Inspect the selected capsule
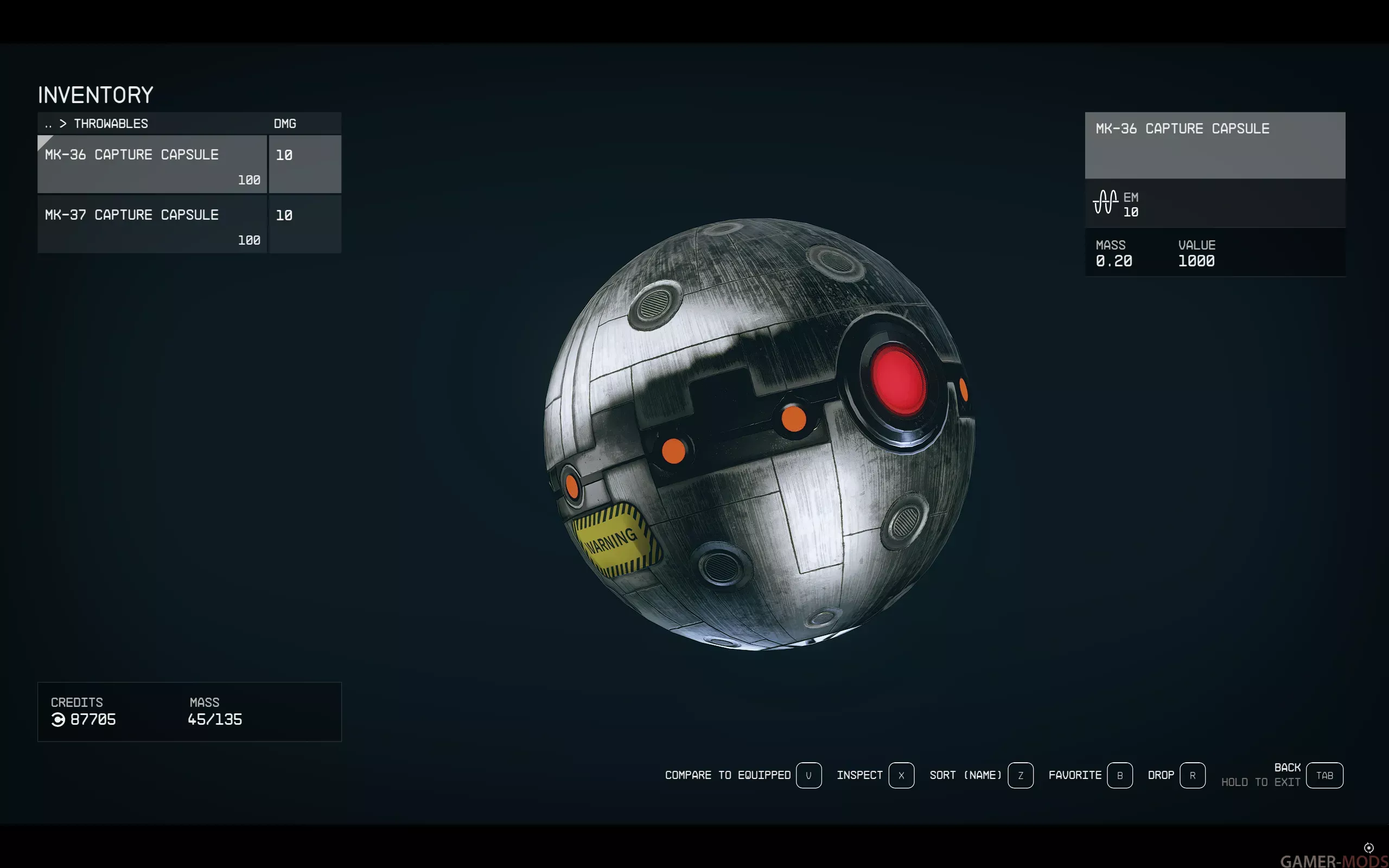 pyautogui.click(x=901, y=776)
